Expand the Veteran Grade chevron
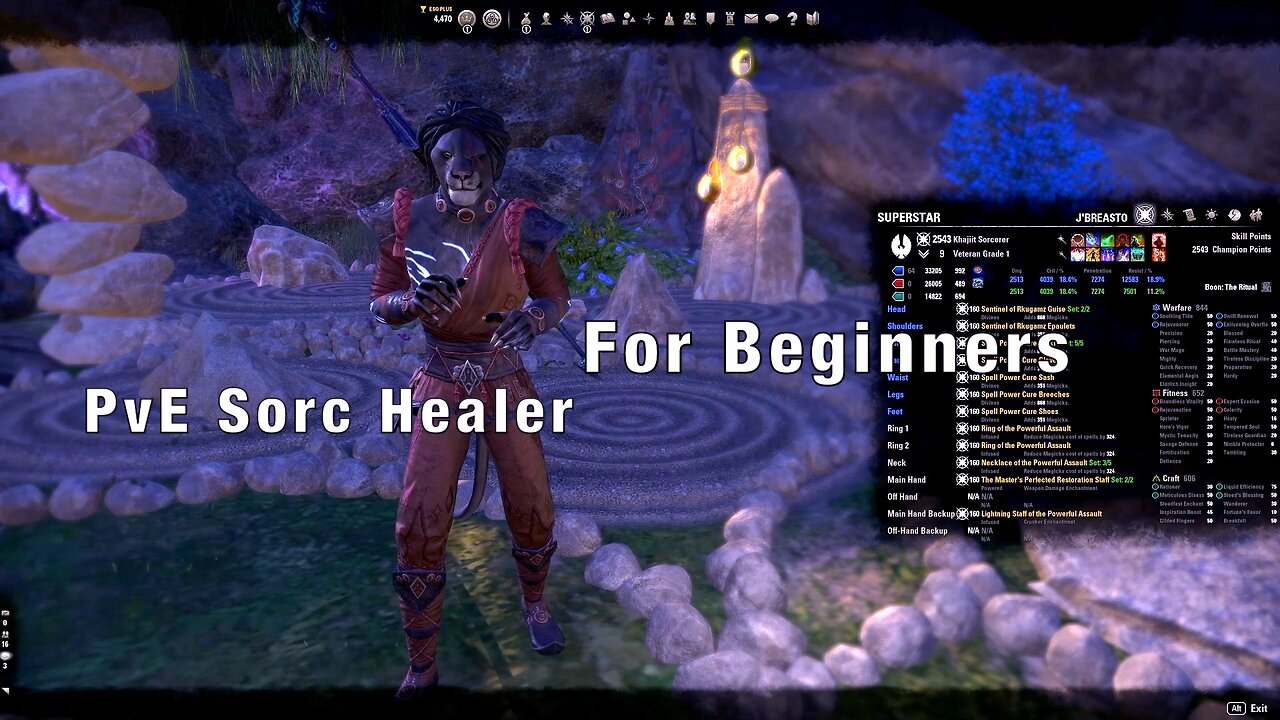Image resolution: width=1280 pixels, height=720 pixels. click(x=923, y=254)
